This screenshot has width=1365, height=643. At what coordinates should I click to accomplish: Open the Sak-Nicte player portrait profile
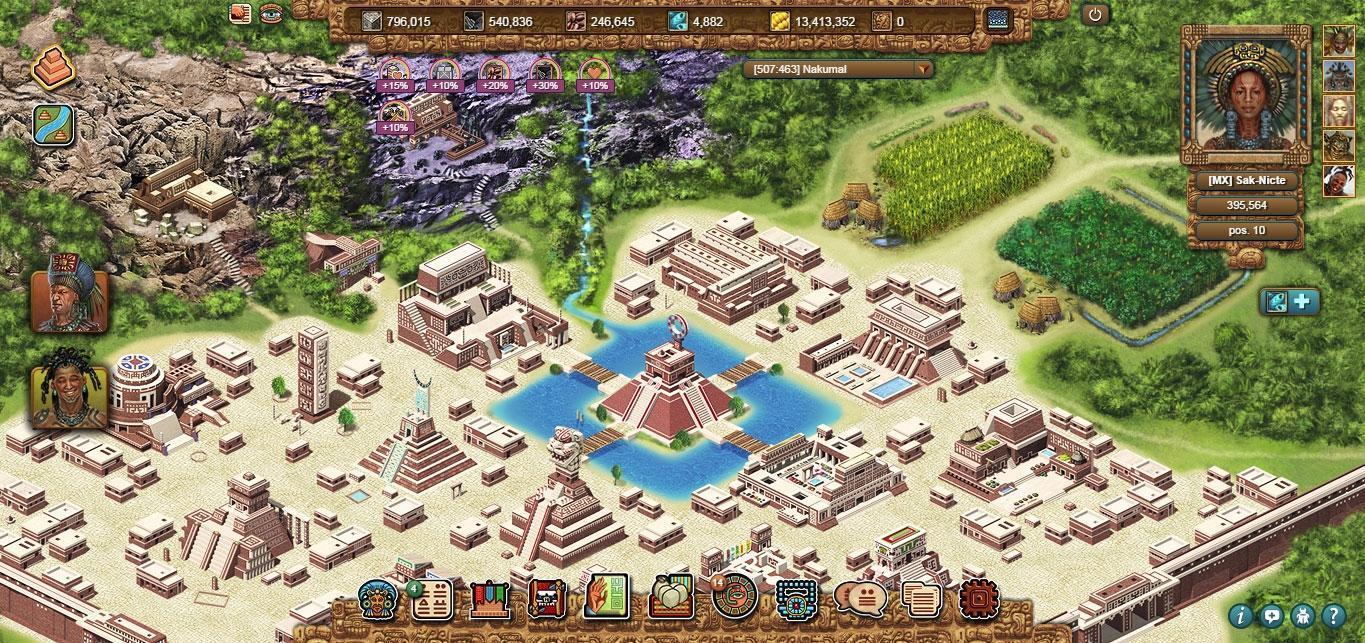(1245, 94)
